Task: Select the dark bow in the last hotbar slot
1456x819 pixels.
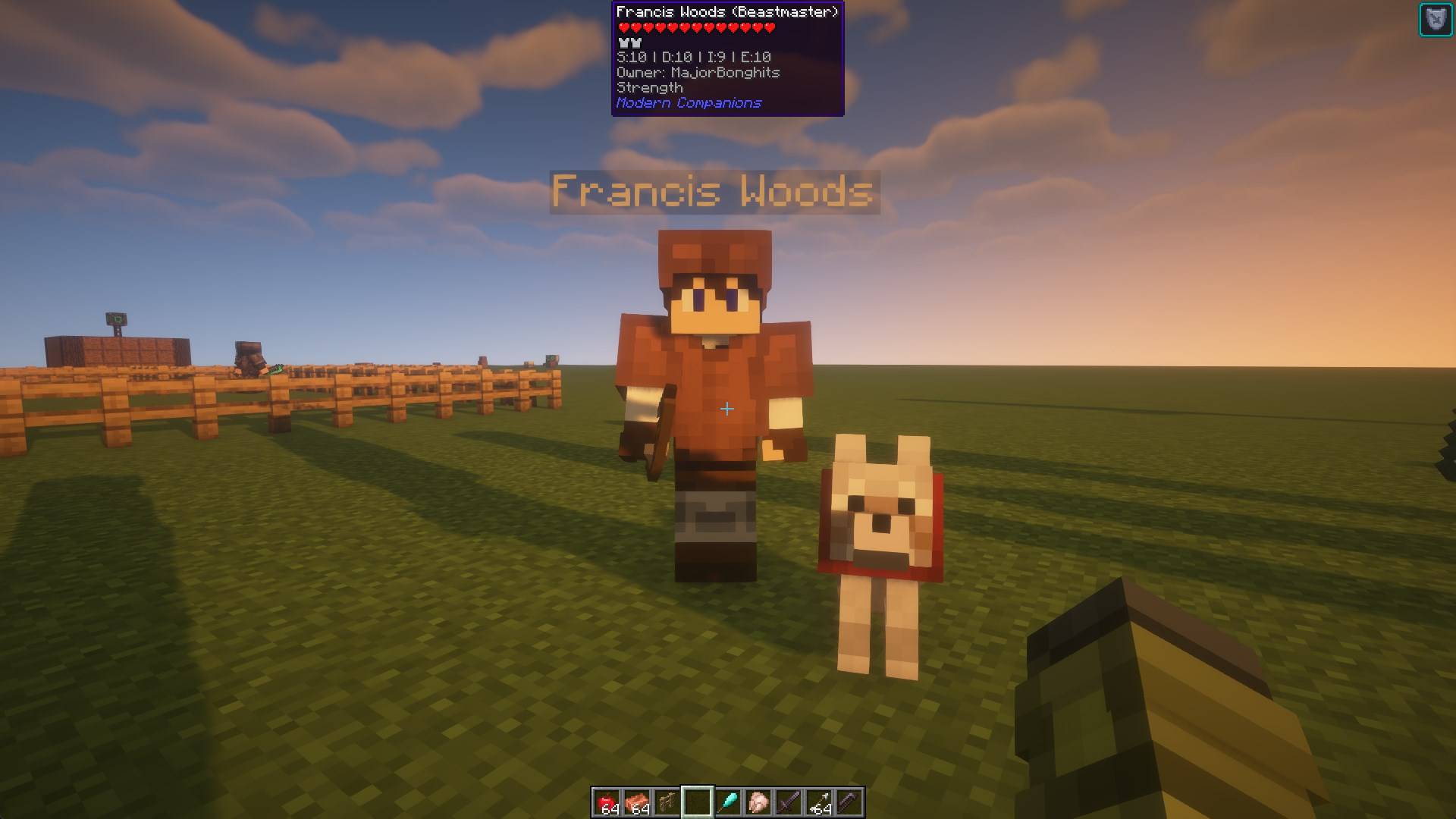Action: coord(848,802)
